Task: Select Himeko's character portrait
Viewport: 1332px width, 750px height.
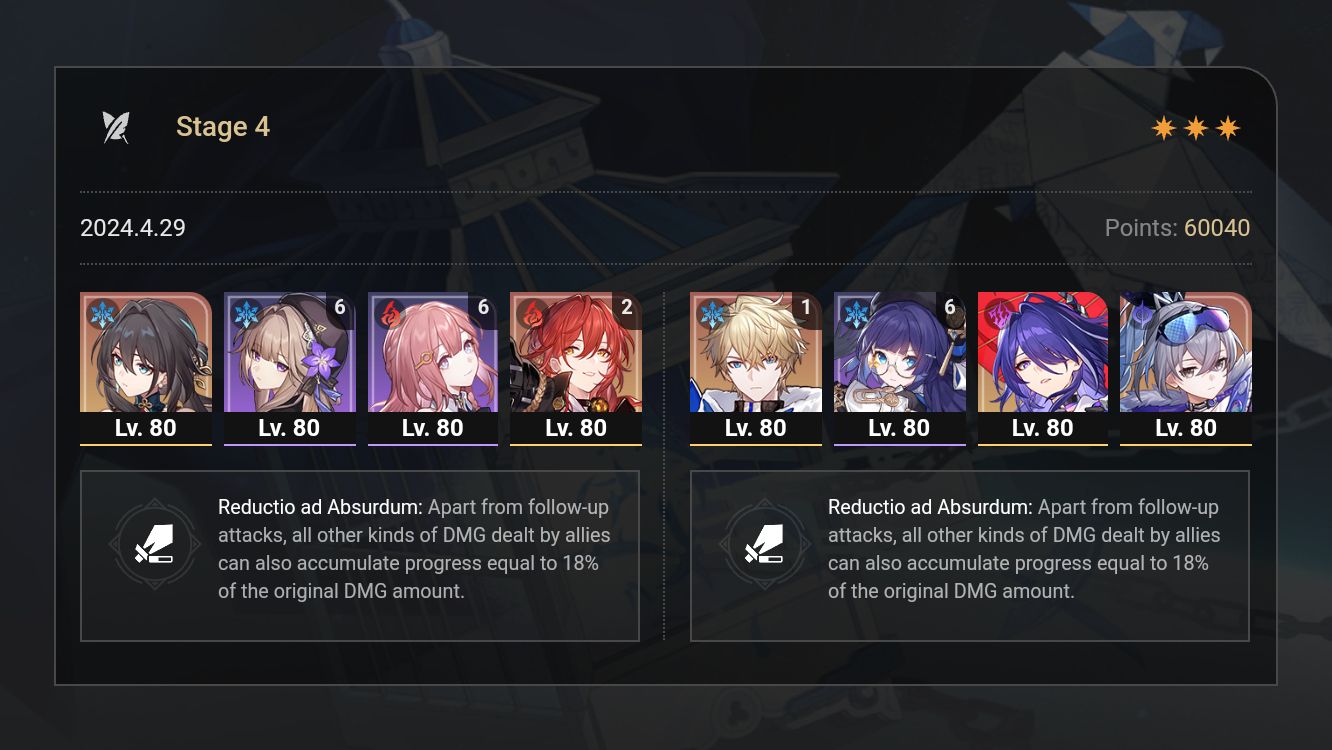Action: [x=576, y=355]
